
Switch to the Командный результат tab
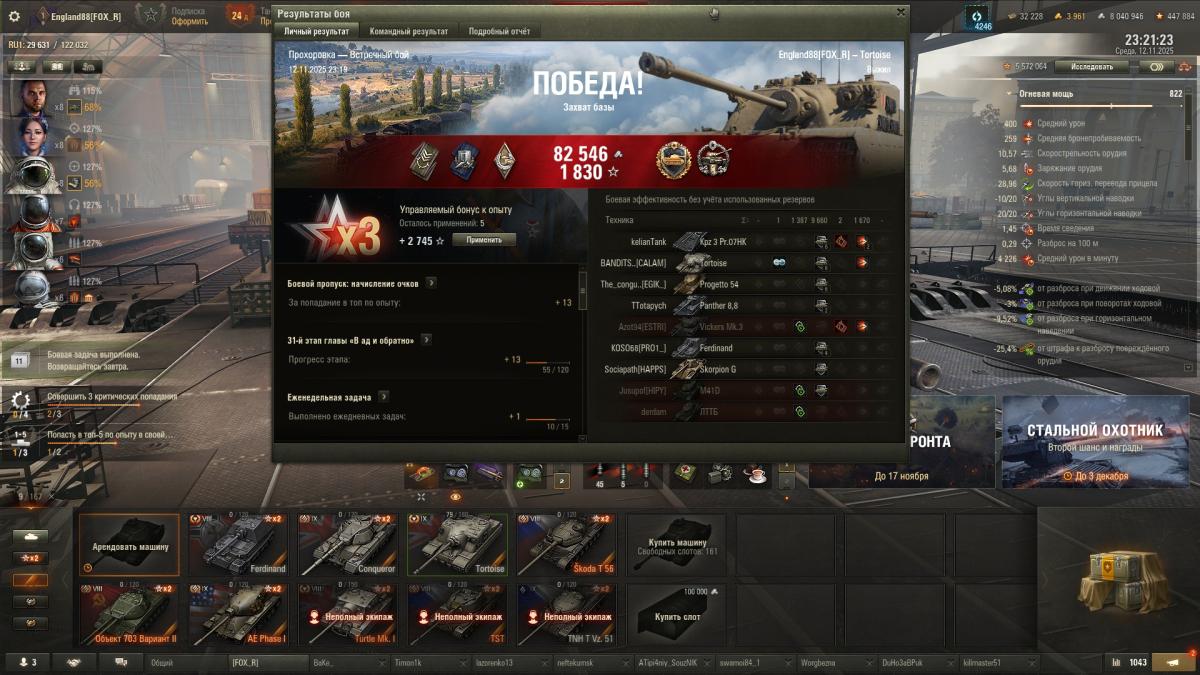[409, 32]
